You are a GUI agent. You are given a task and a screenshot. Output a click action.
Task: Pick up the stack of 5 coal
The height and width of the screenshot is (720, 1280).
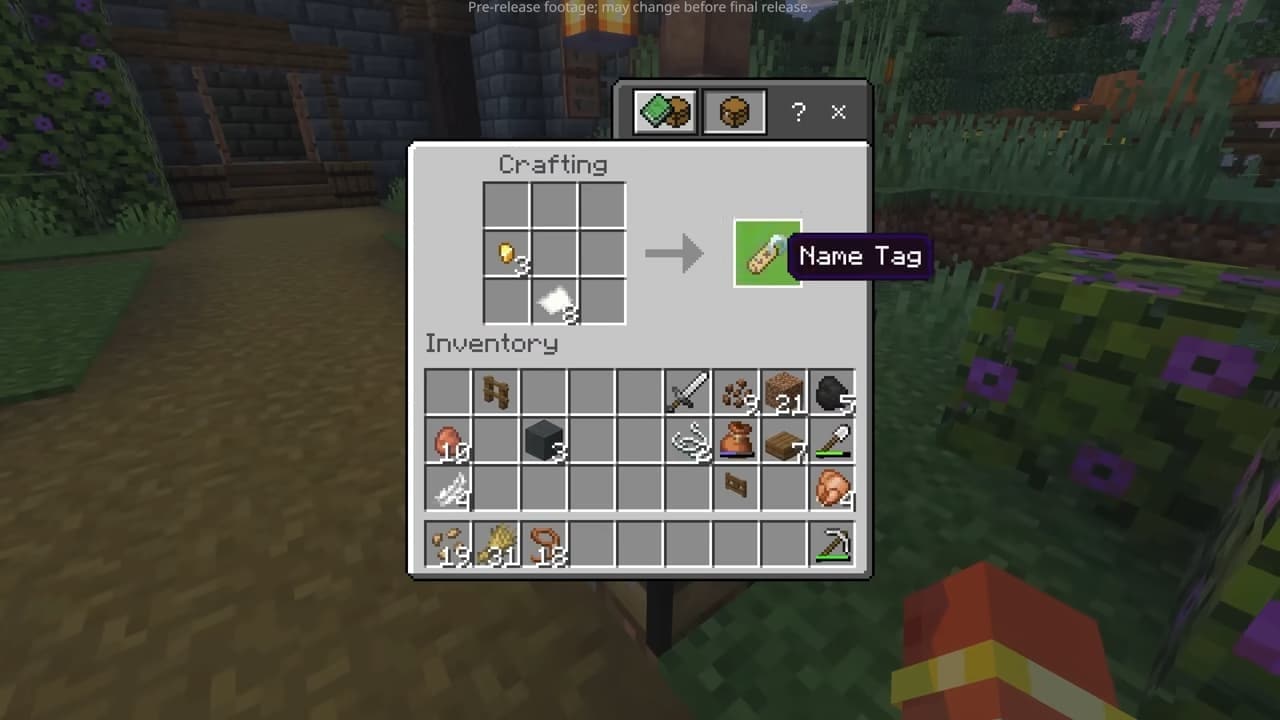[x=832, y=392]
